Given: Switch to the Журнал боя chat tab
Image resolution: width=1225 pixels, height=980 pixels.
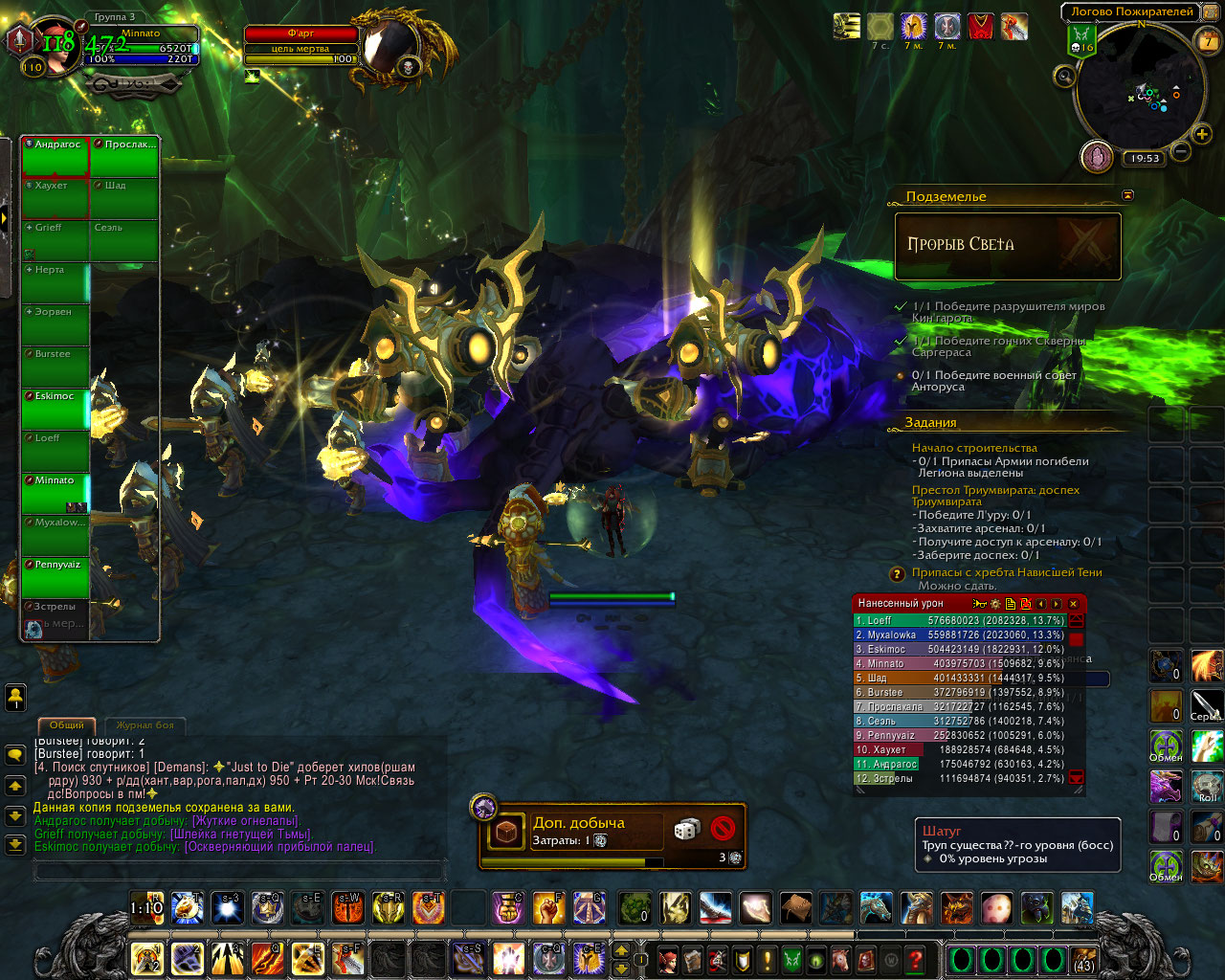Looking at the screenshot, I should point(145,725).
